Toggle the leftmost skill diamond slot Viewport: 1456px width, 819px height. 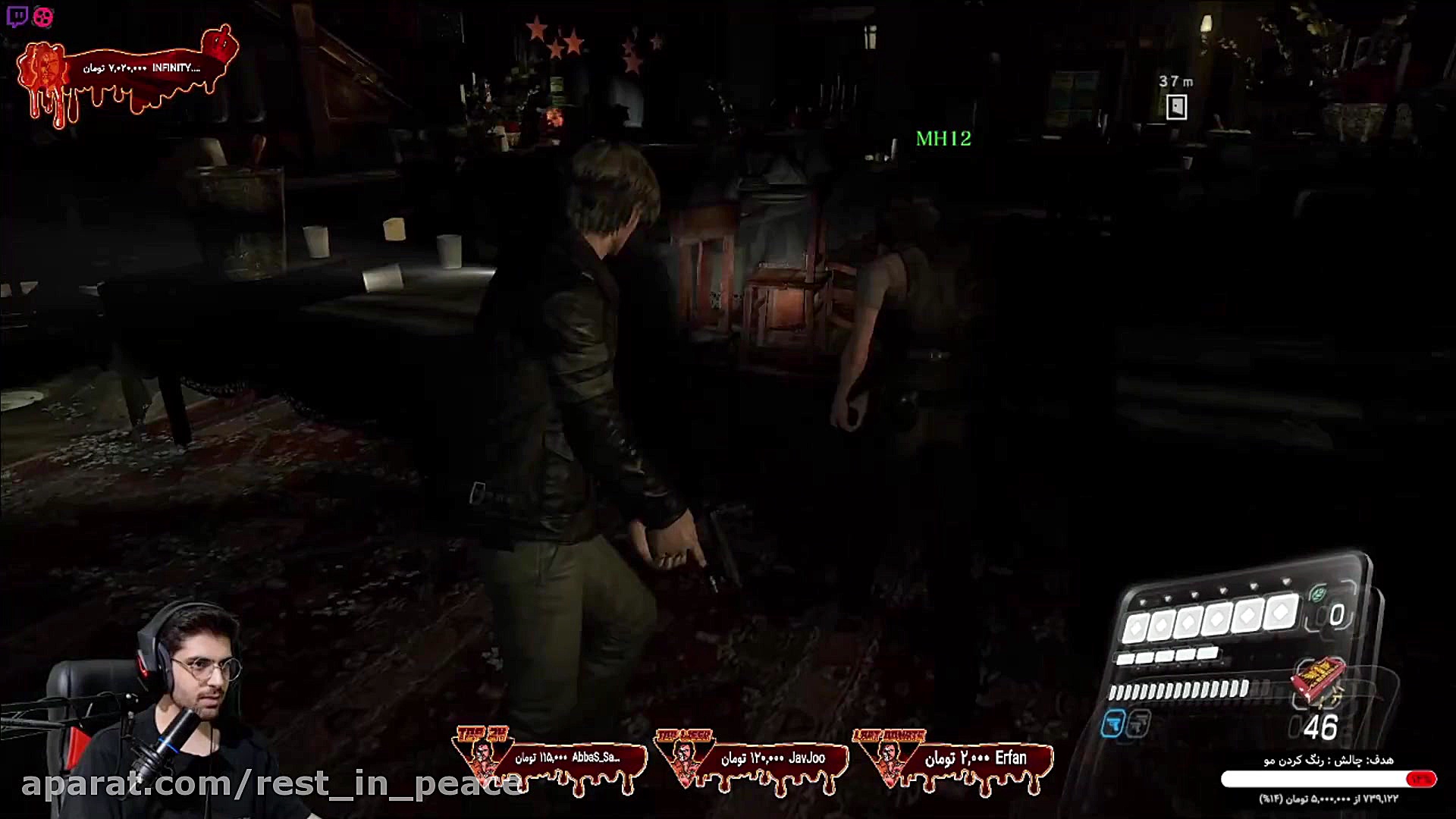tap(1135, 626)
